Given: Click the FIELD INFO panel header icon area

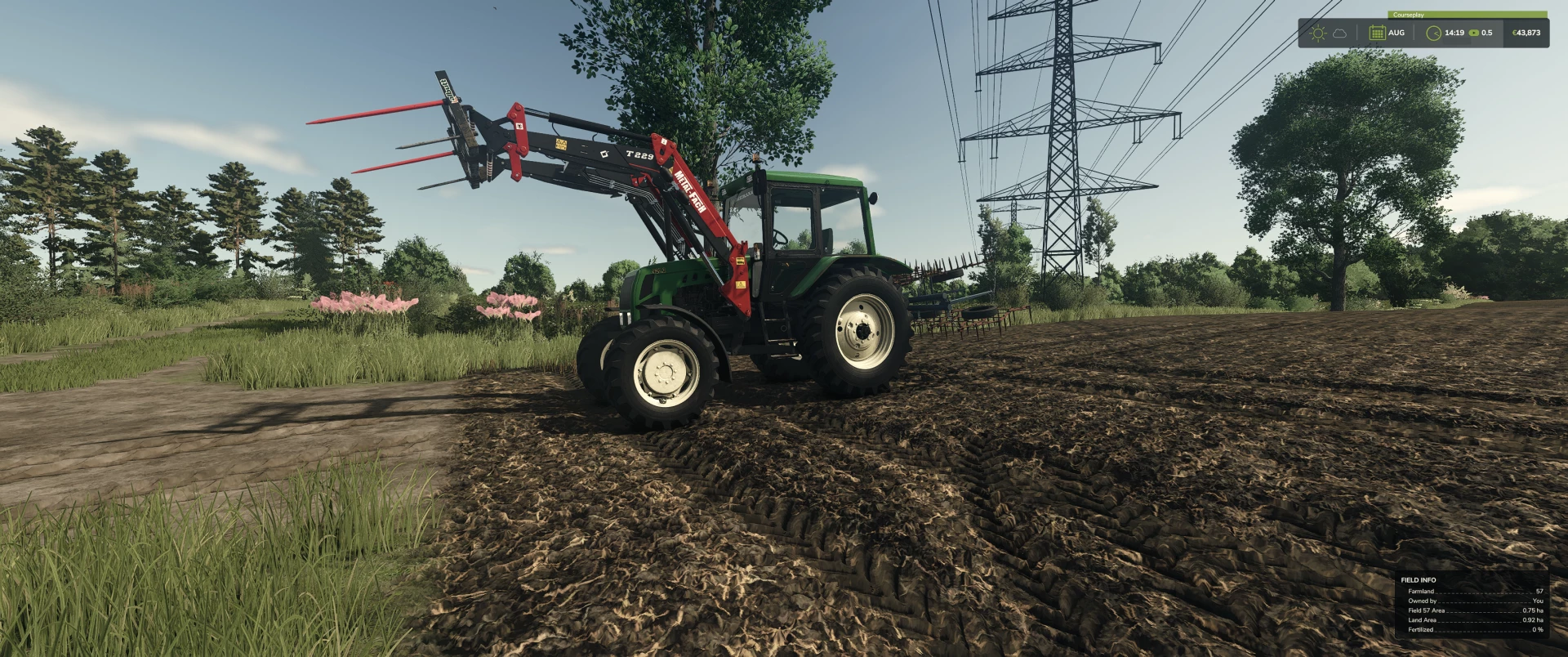Looking at the screenshot, I should click(x=1417, y=579).
